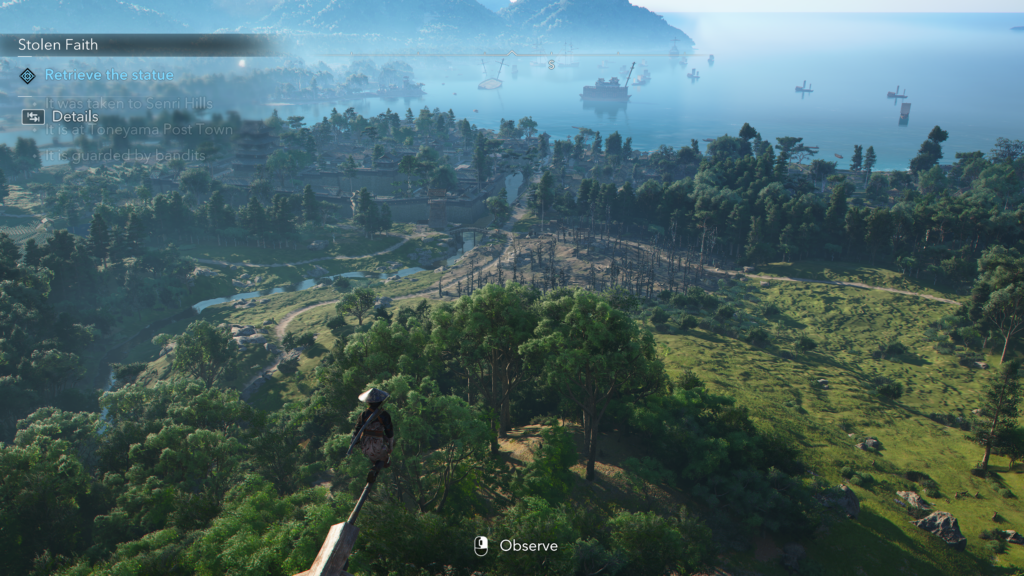Select the Retrieve the statue objective
The width and height of the screenshot is (1024, 576).
click(108, 75)
